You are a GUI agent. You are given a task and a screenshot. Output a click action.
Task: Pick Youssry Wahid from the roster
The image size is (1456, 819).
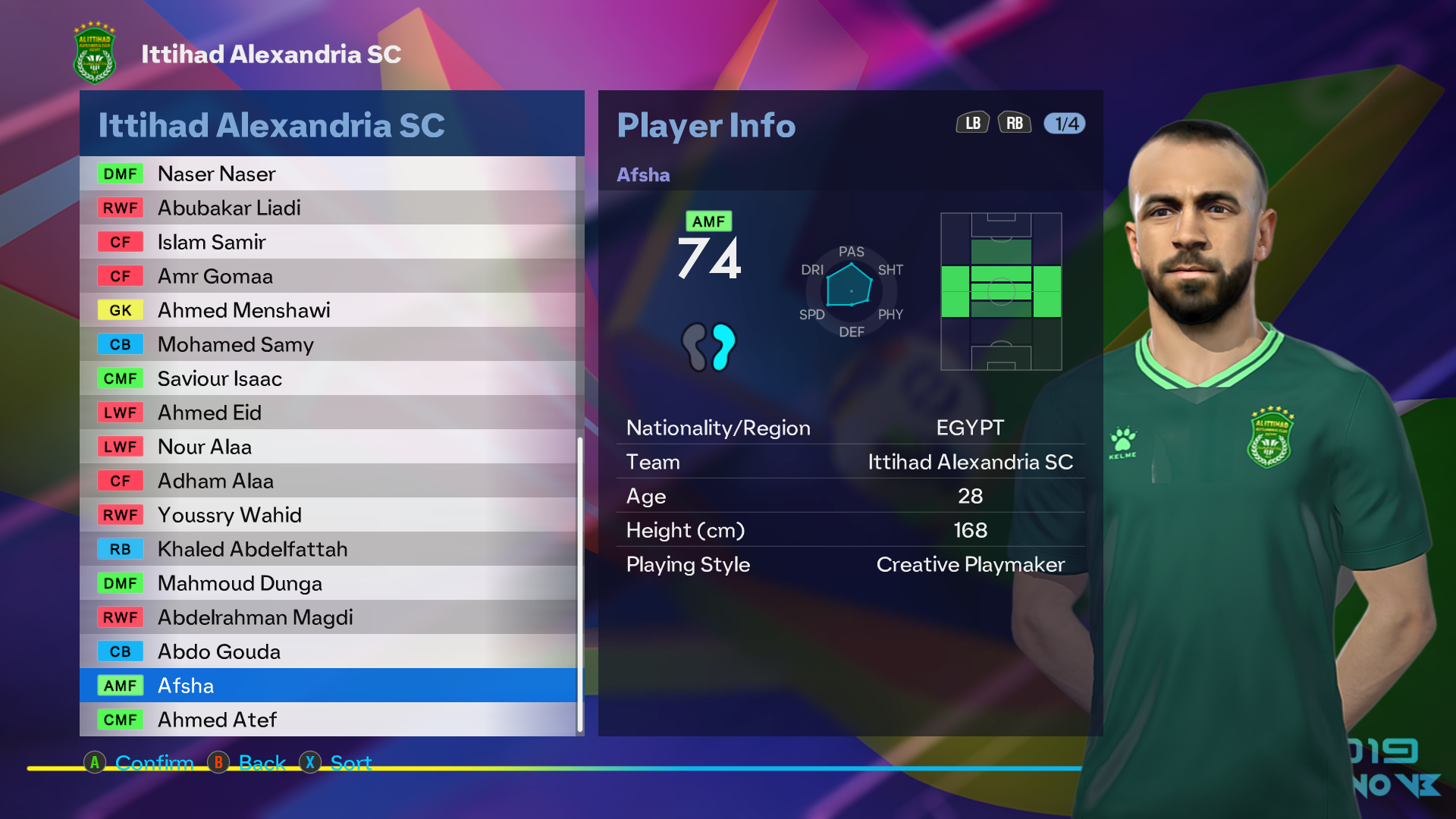[328, 515]
